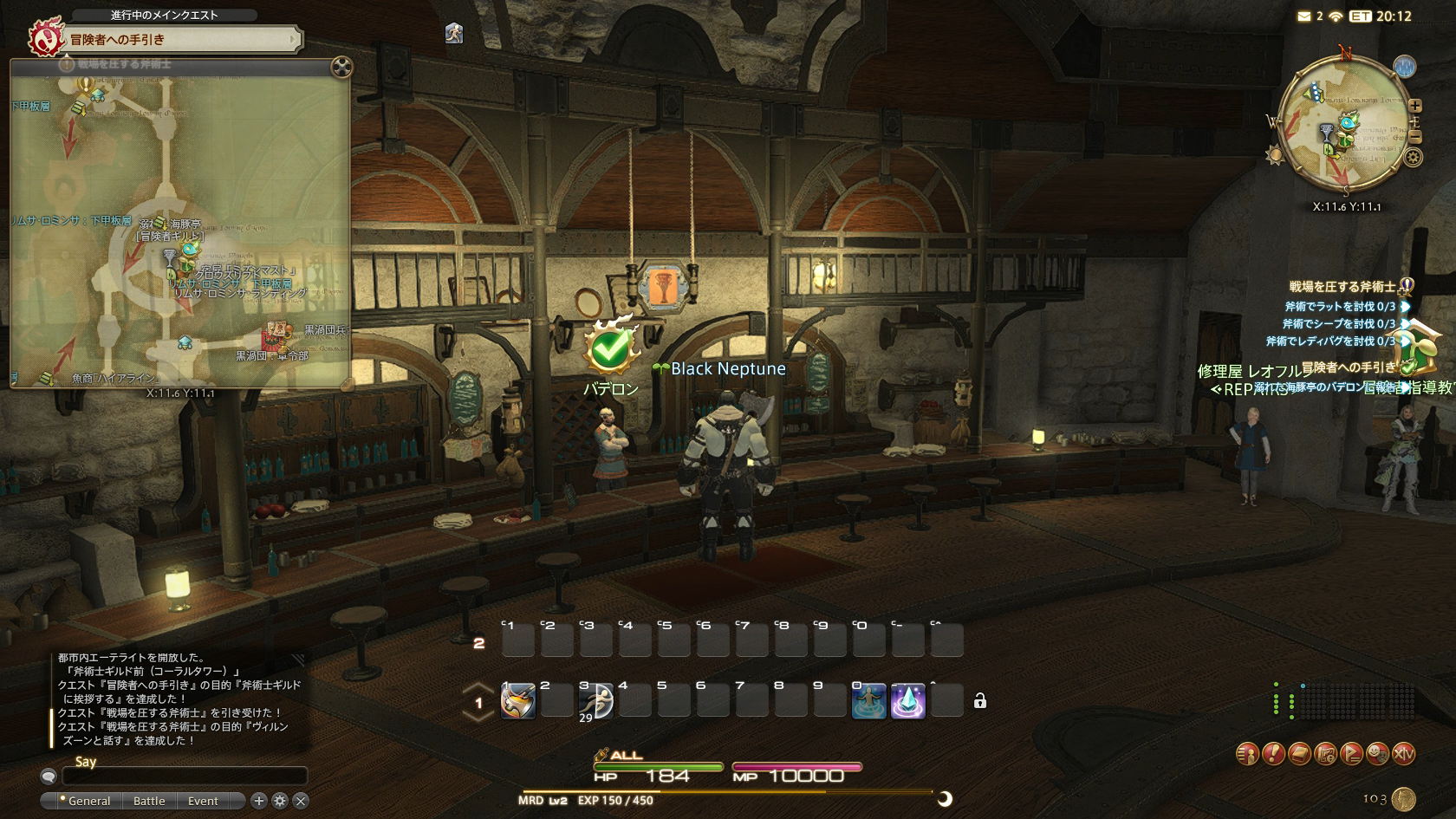Close the map window

[342, 68]
